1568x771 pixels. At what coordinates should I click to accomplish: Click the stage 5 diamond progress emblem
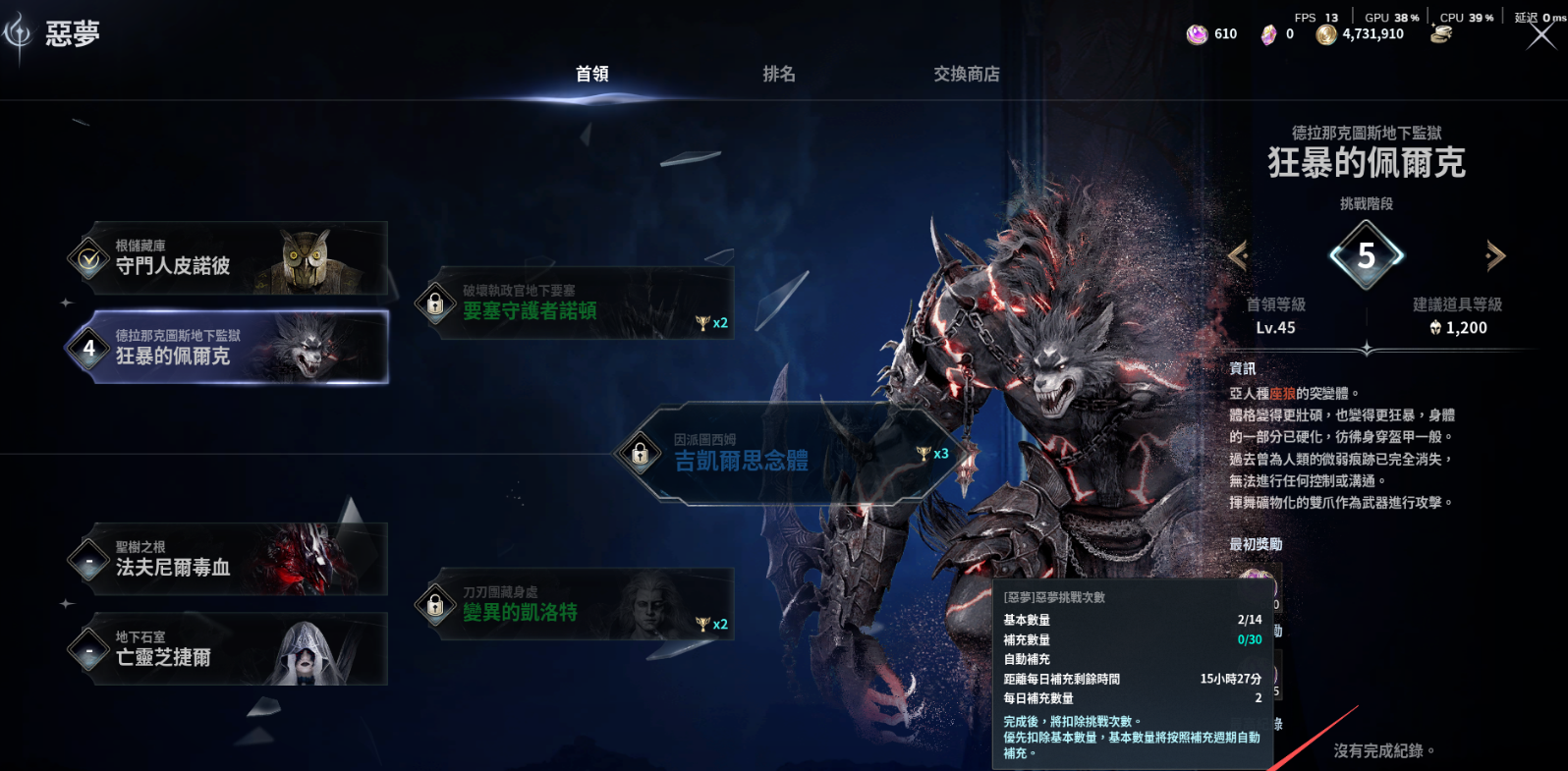pyautogui.click(x=1367, y=253)
